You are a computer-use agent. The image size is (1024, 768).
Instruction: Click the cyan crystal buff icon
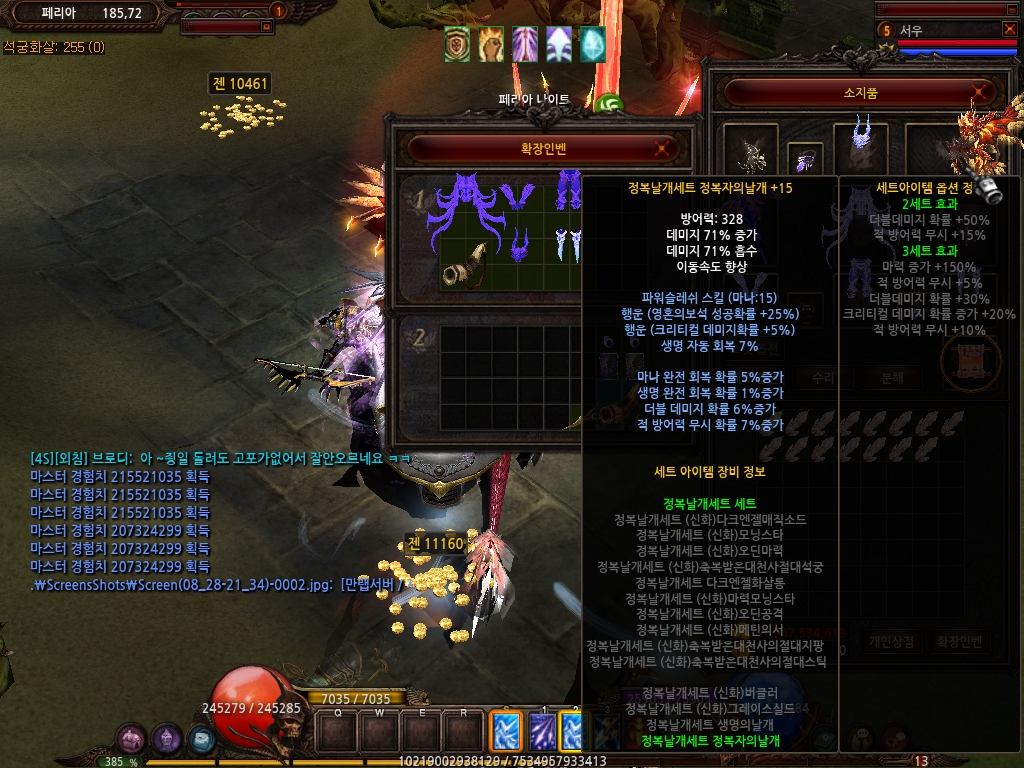592,44
